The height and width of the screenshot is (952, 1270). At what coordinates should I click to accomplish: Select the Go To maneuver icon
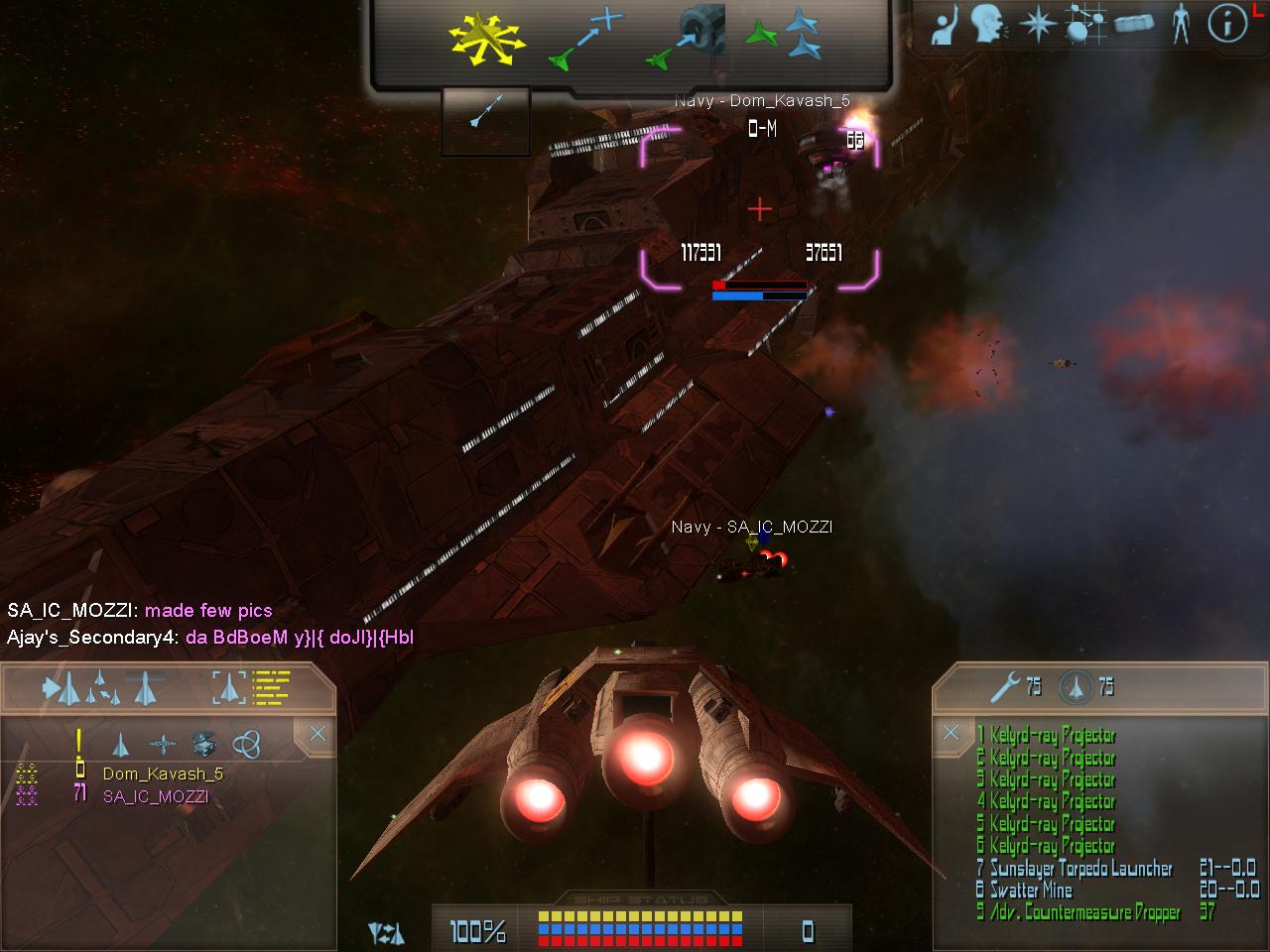point(585,41)
